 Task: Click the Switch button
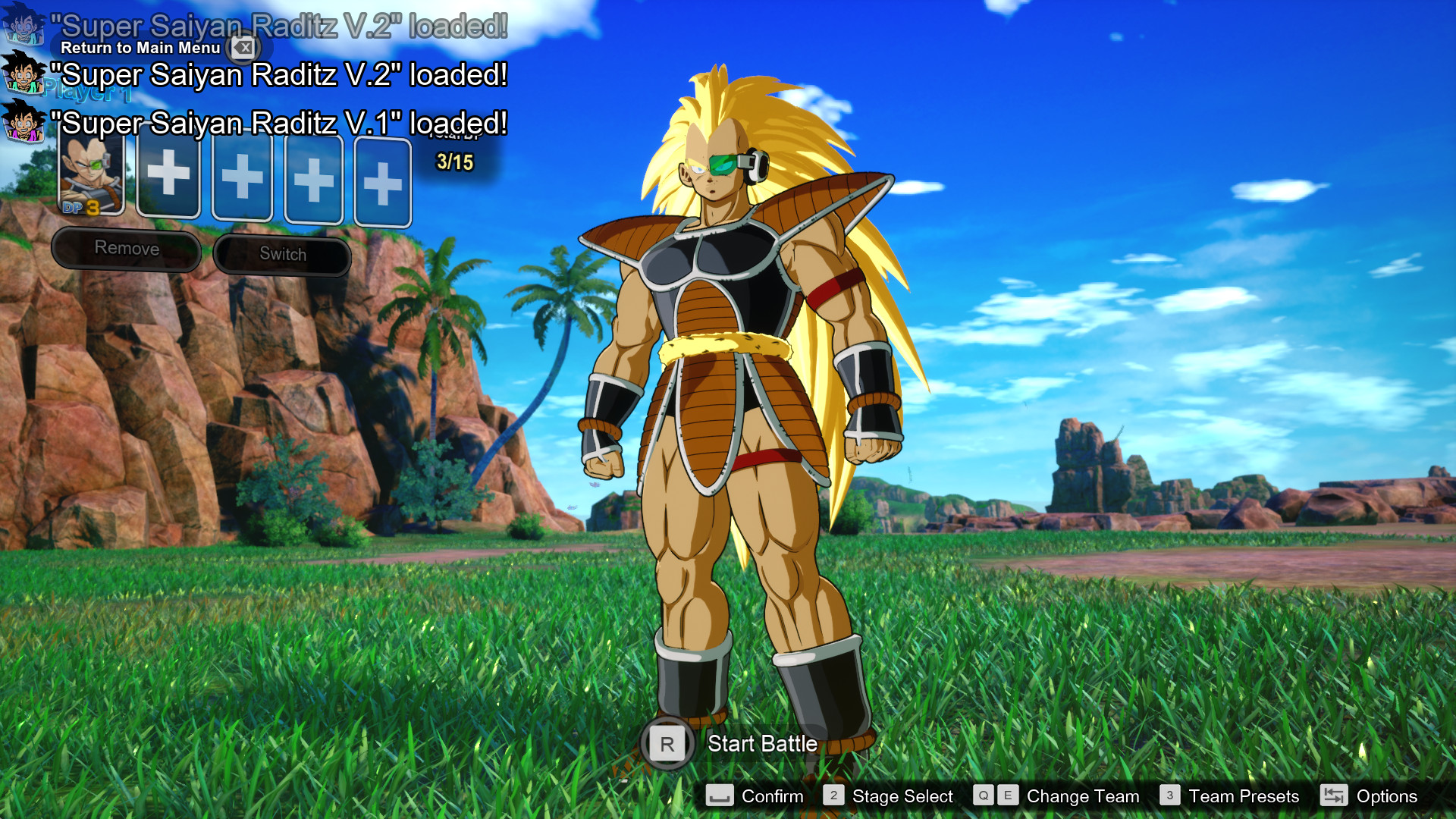(x=283, y=254)
